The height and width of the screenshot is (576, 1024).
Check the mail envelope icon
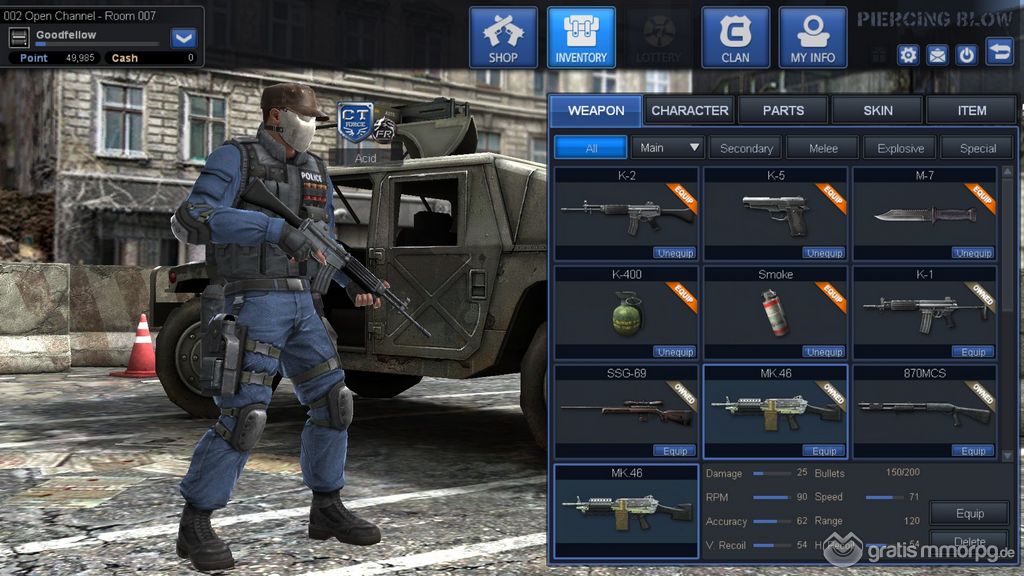tap(937, 55)
